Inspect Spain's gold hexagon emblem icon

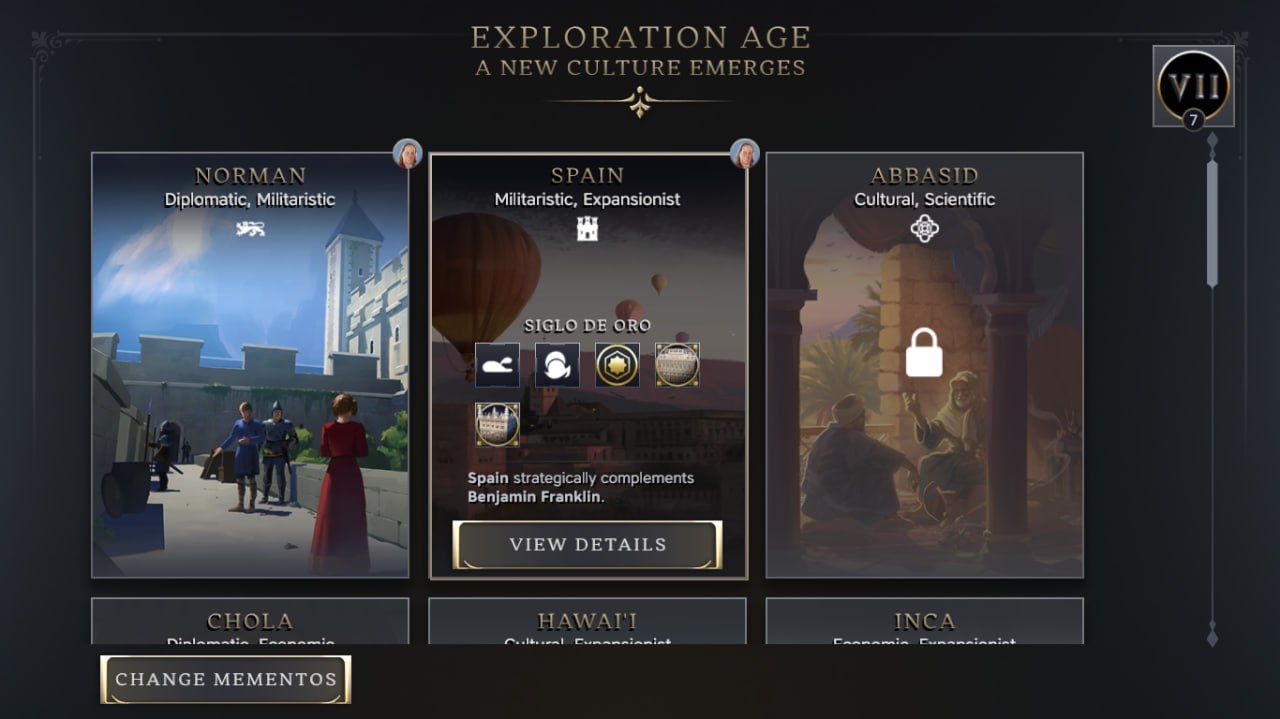[617, 365]
